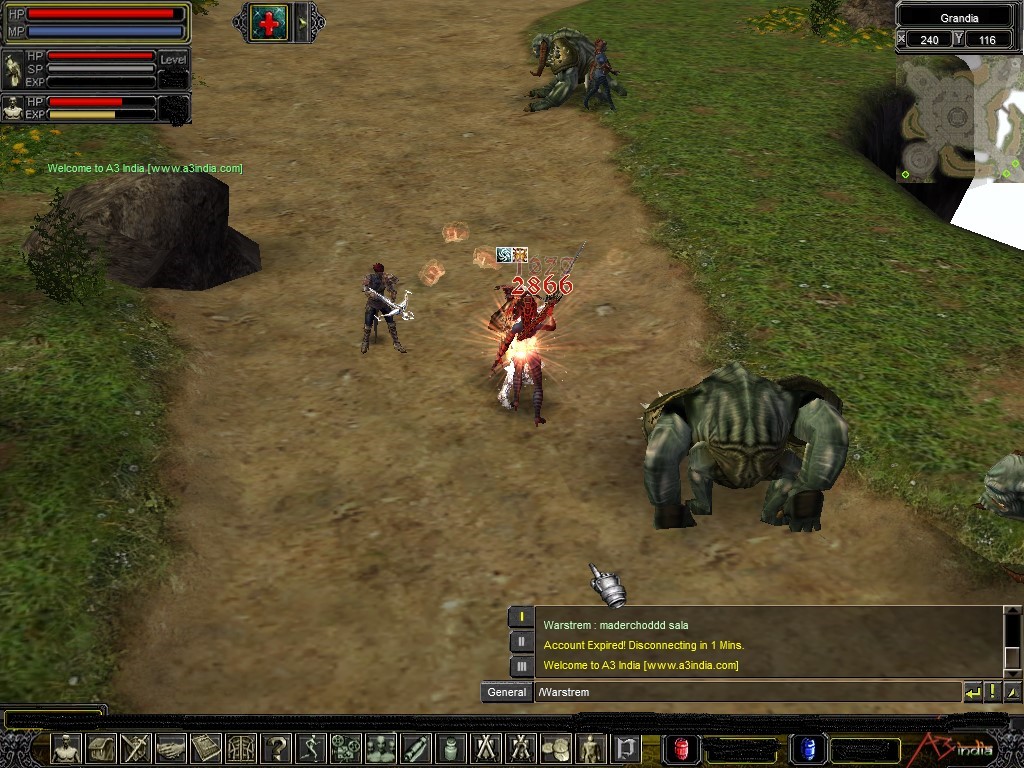The image size is (1024, 768).
Task: Send the chat message with enter arrow
Action: tap(972, 692)
